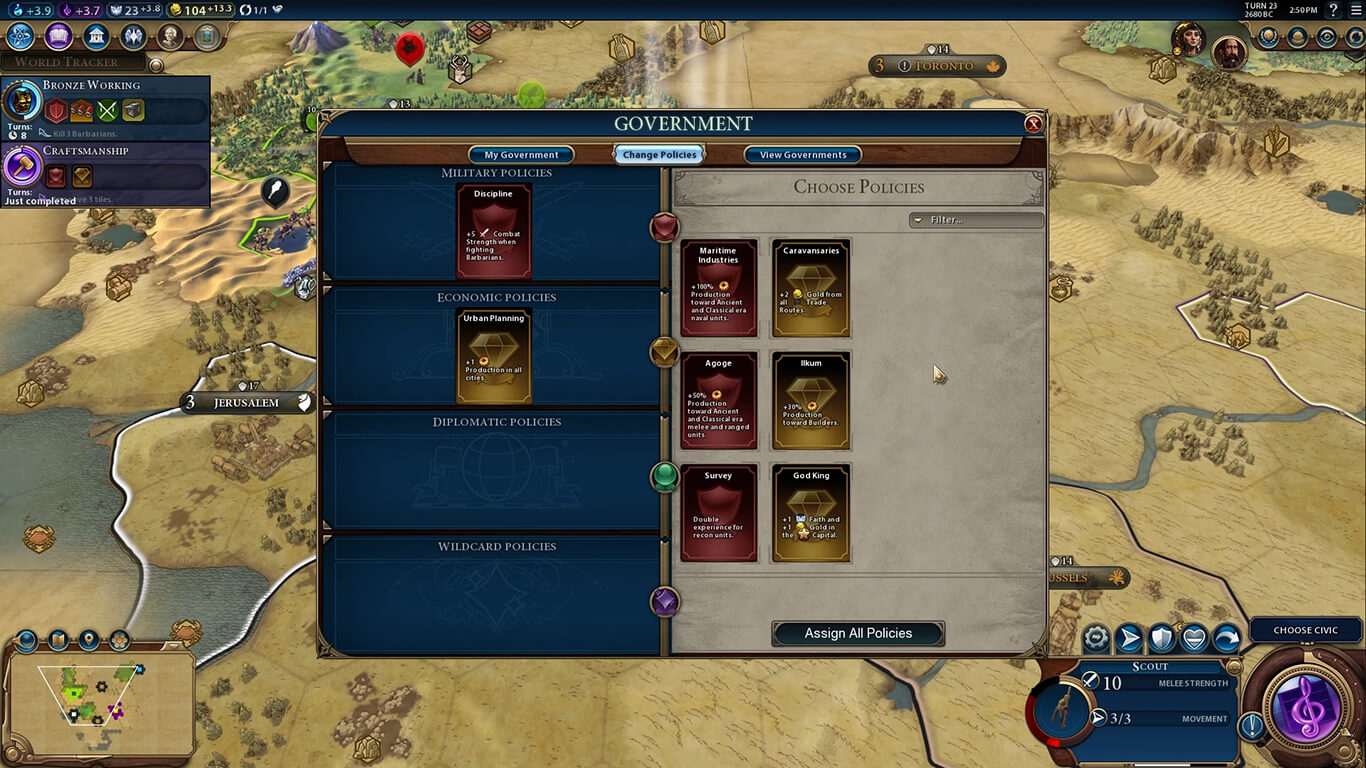Choose the Caravansaries policy card
1366x768 pixels.
[811, 288]
